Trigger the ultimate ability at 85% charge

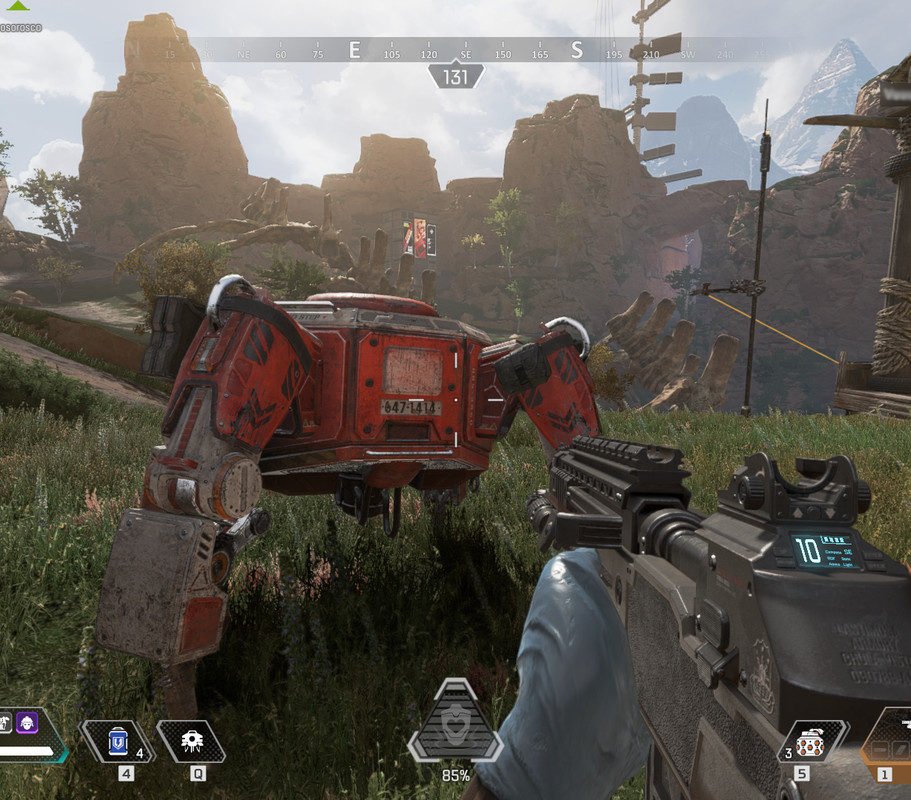(x=455, y=722)
